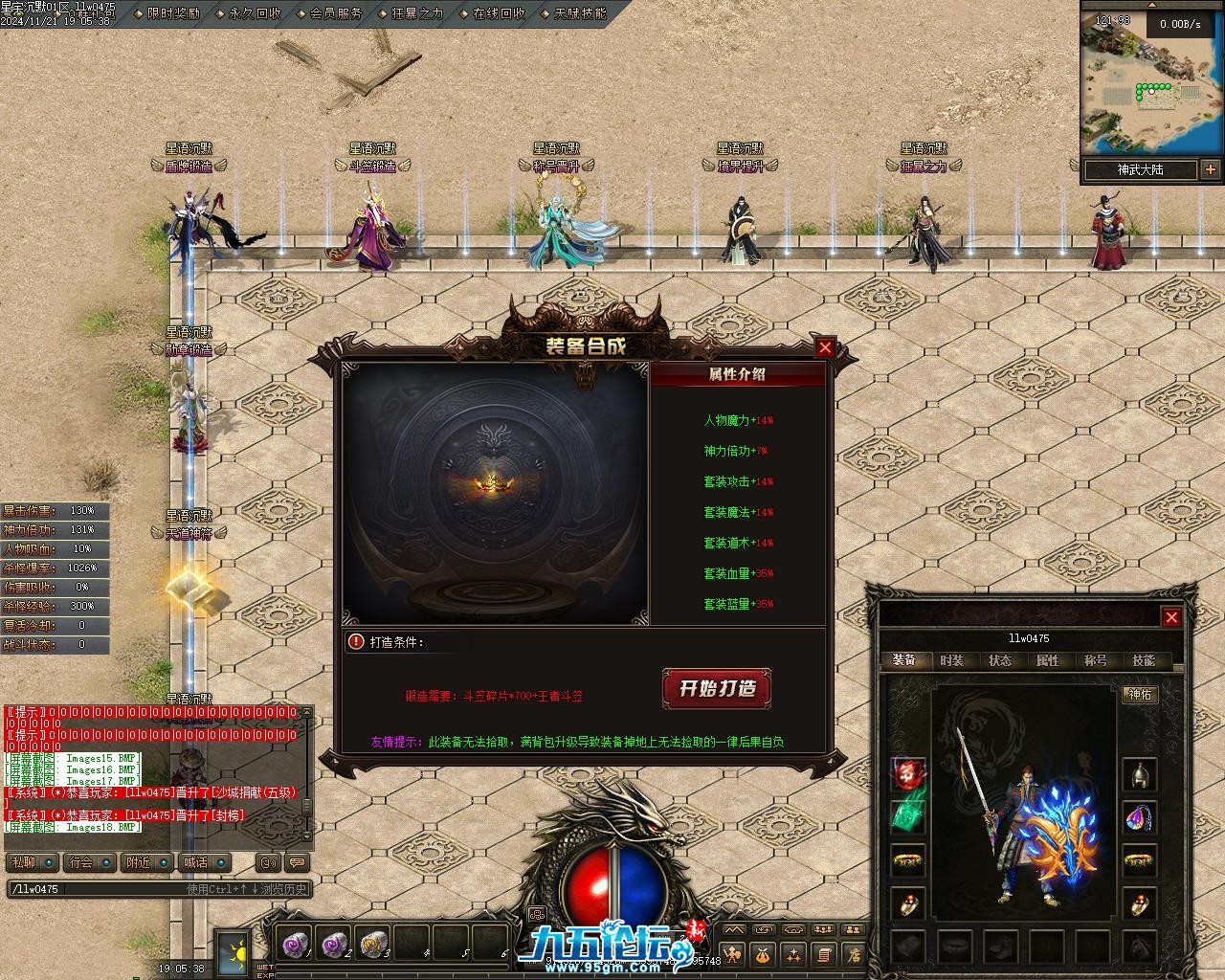The width and height of the screenshot is (1225, 980).
Task: Select the equipped helmet slot
Action: click(1139, 774)
